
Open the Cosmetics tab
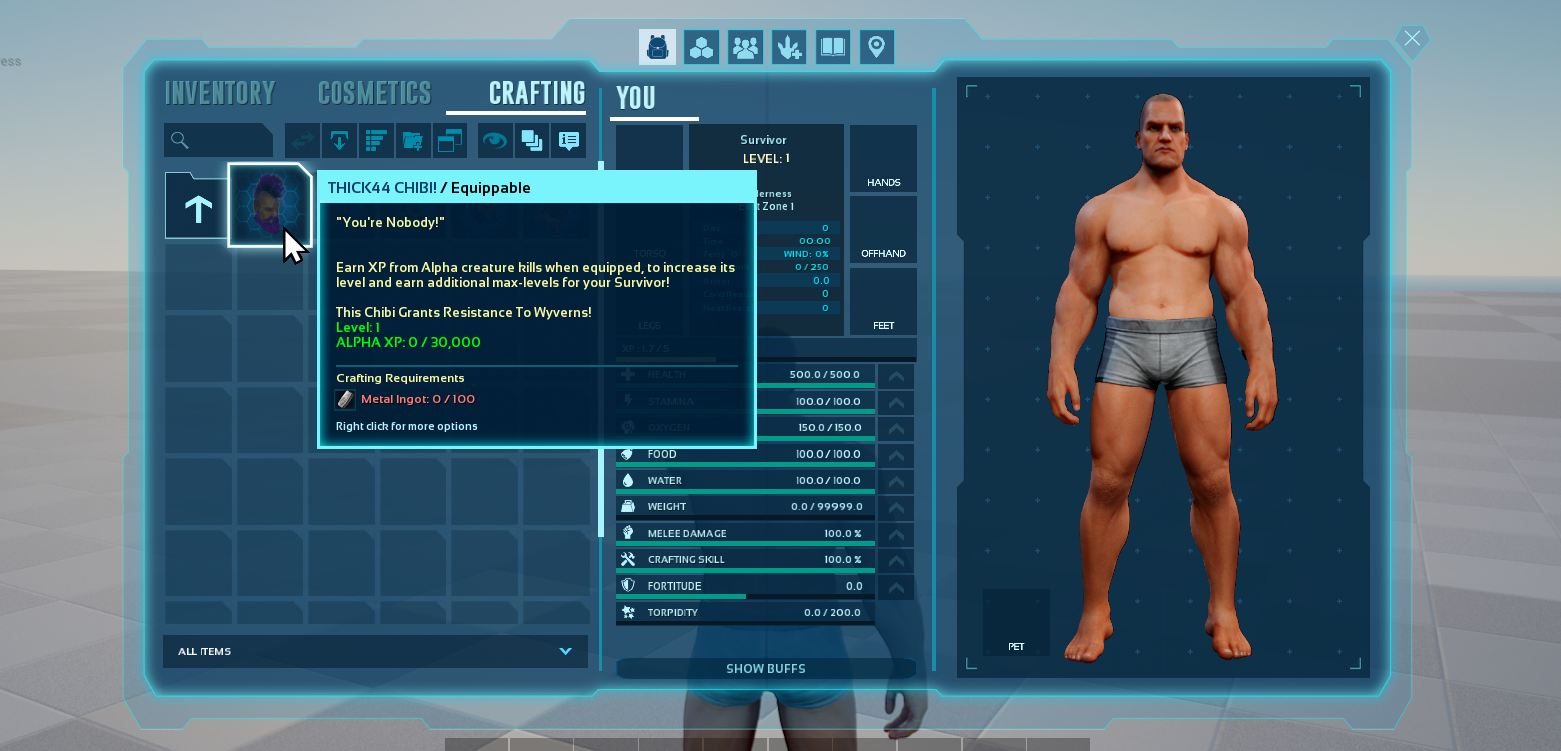tap(374, 93)
